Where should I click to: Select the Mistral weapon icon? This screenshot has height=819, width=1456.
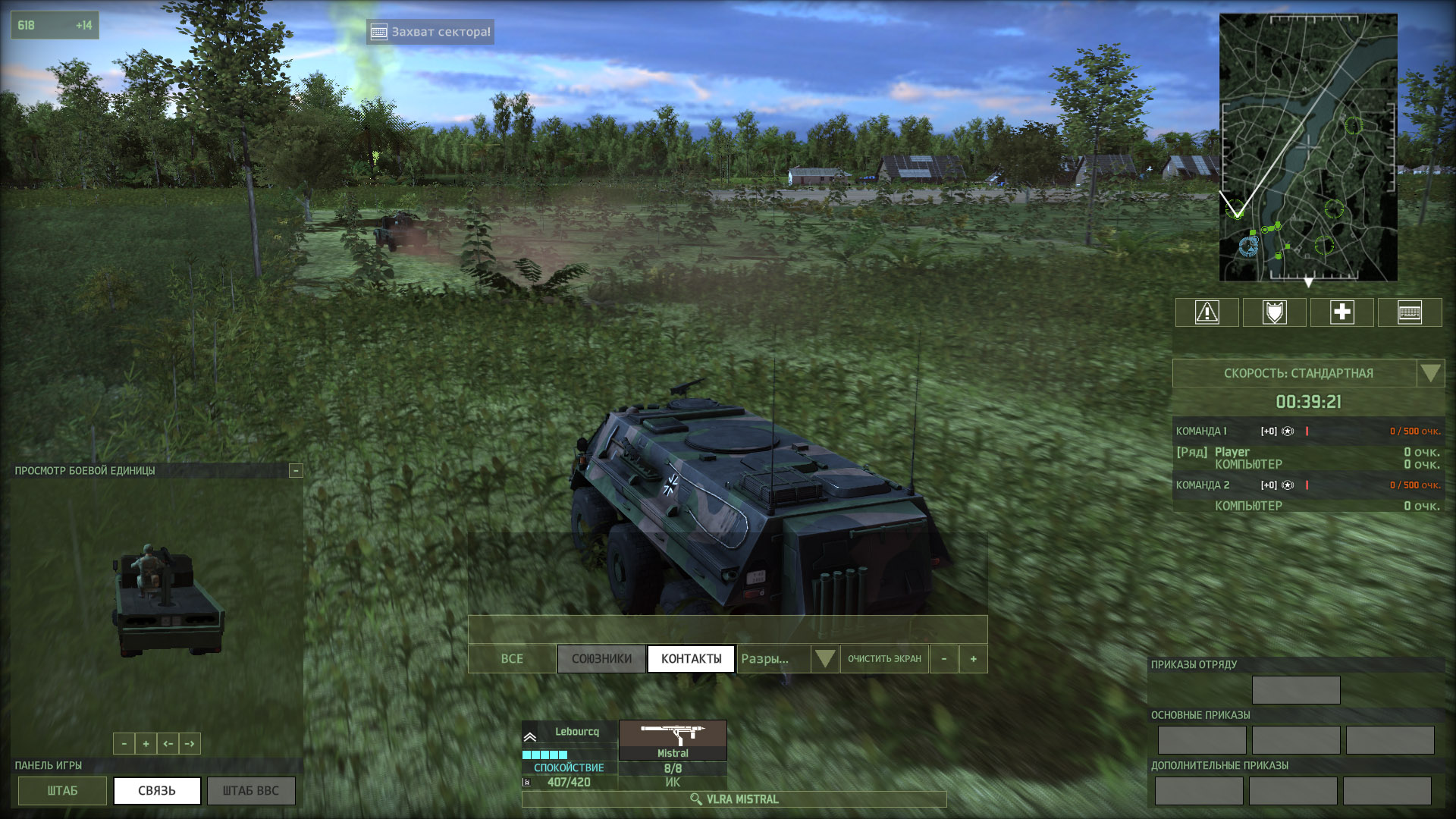(673, 739)
